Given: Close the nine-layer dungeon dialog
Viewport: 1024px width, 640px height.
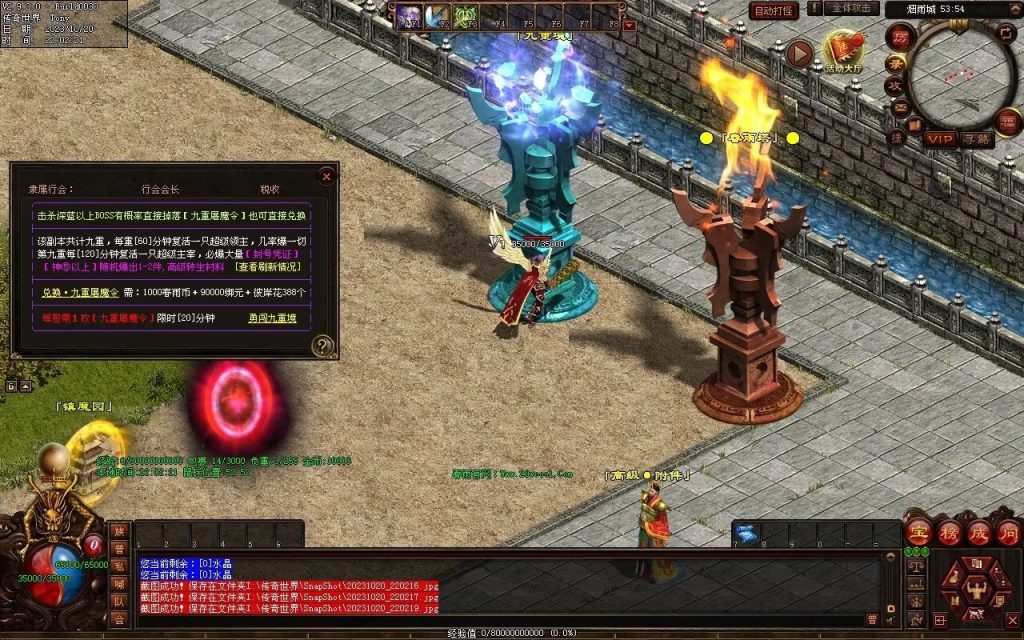Looking at the screenshot, I should point(326,176).
